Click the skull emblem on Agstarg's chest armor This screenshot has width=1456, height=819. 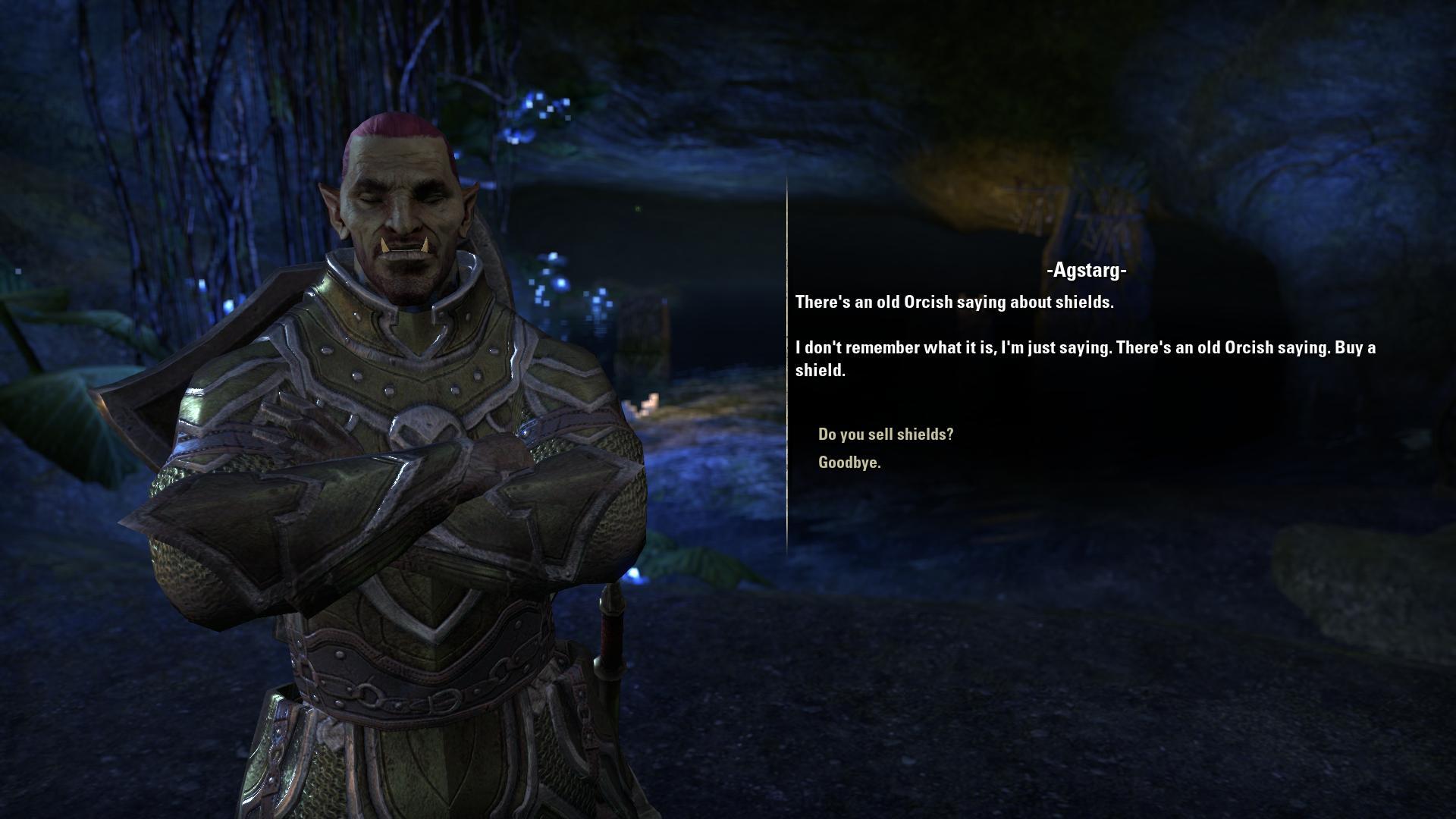coord(426,425)
